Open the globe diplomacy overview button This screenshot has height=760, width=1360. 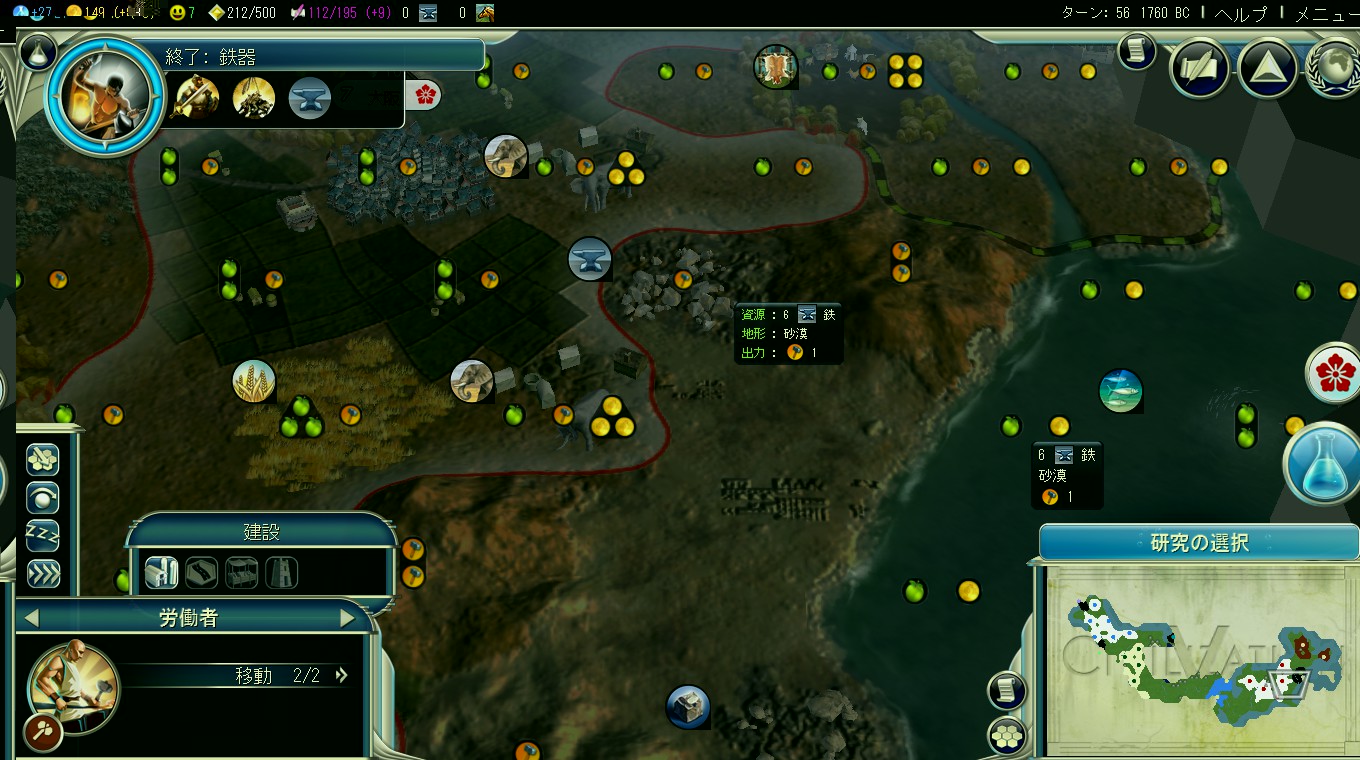click(1334, 68)
